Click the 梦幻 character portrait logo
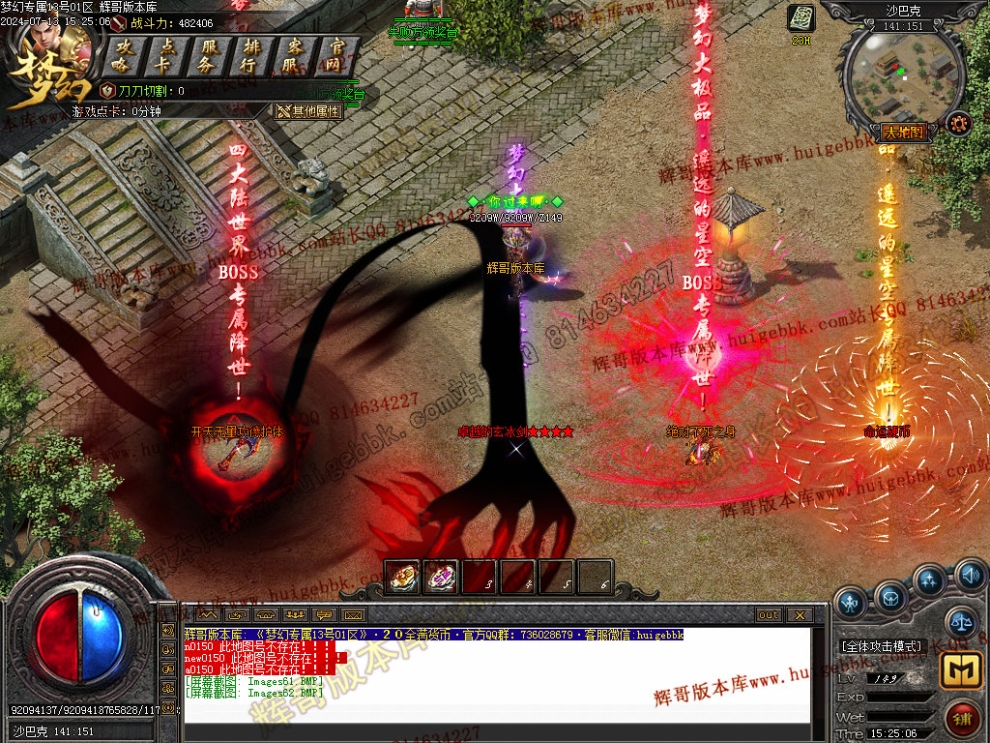 [50, 60]
